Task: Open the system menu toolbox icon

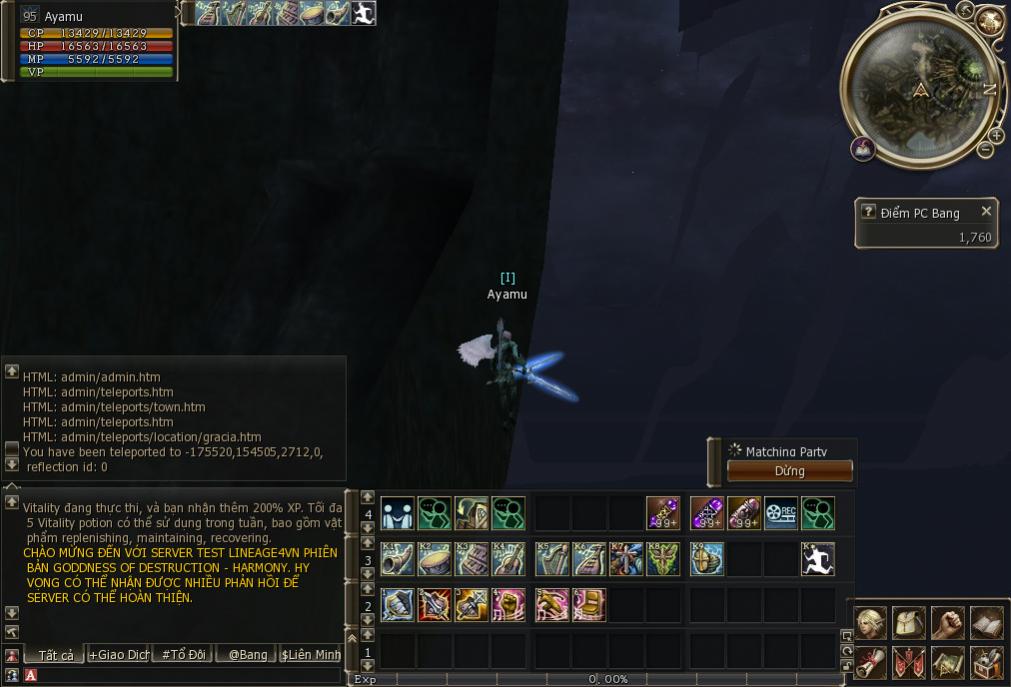Action: (986, 662)
